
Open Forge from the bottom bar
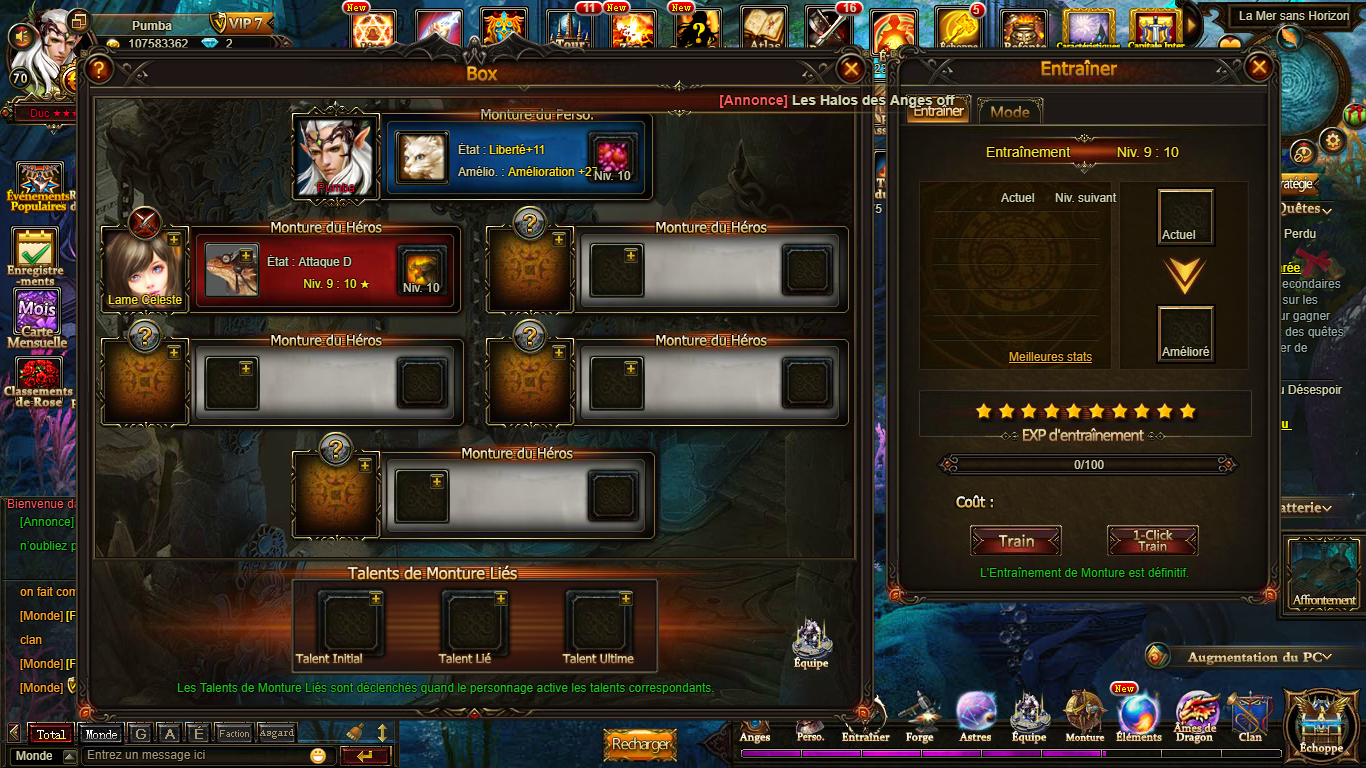click(x=919, y=718)
